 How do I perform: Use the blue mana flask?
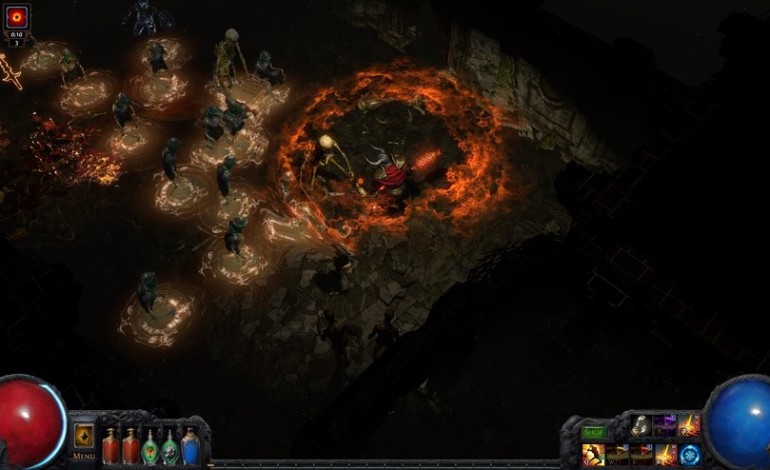(x=190, y=444)
